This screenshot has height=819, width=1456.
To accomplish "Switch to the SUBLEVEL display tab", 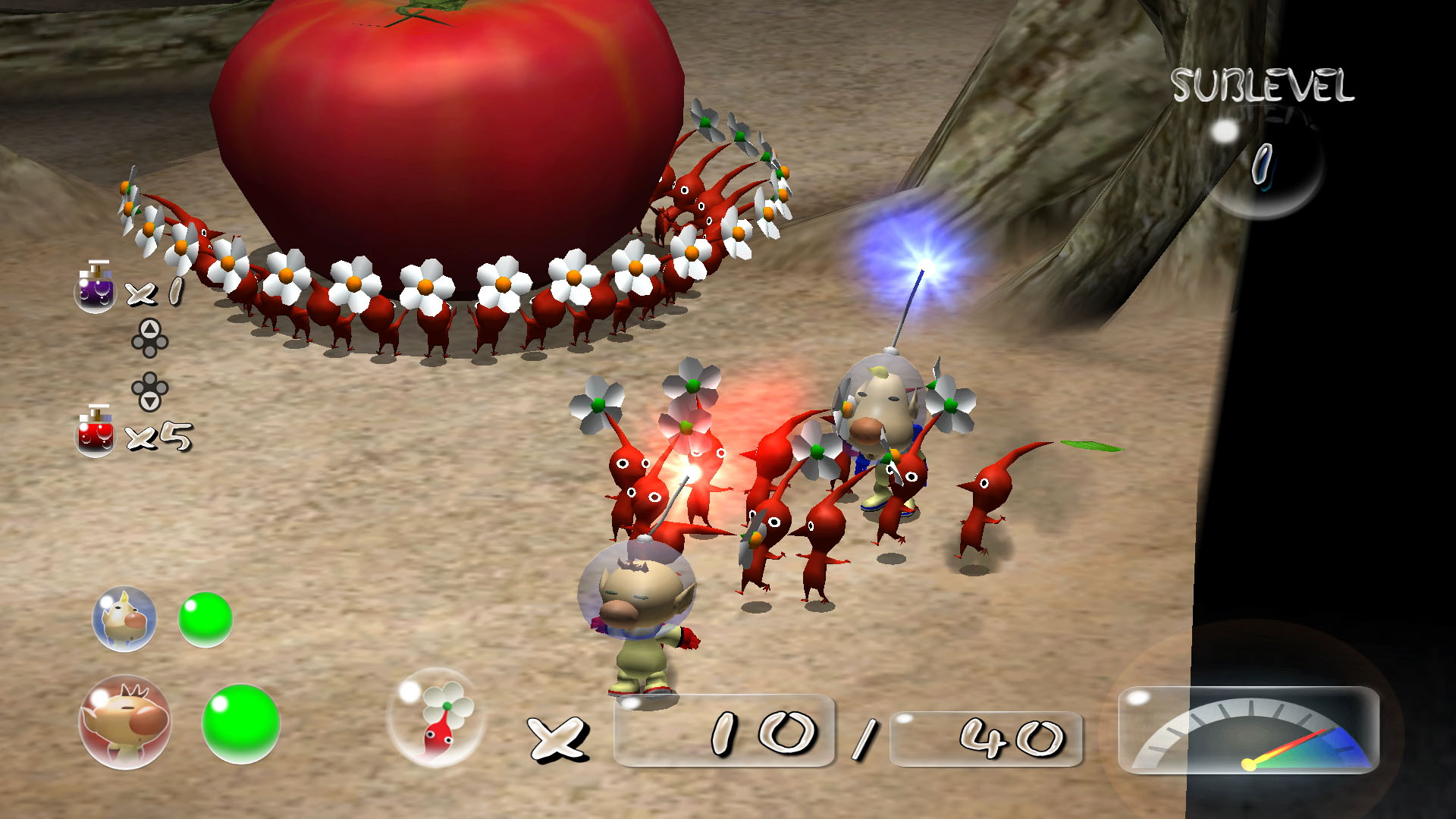I will [x=1263, y=83].
